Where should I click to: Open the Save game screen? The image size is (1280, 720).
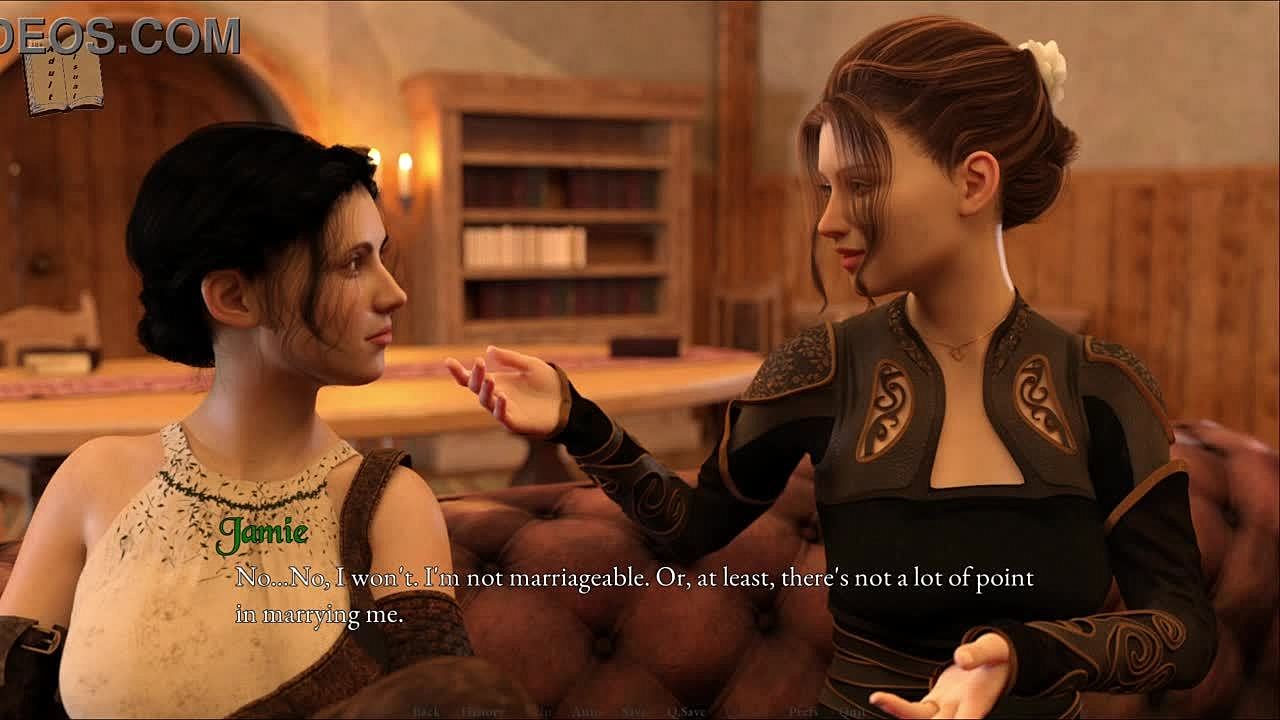pyautogui.click(x=635, y=712)
